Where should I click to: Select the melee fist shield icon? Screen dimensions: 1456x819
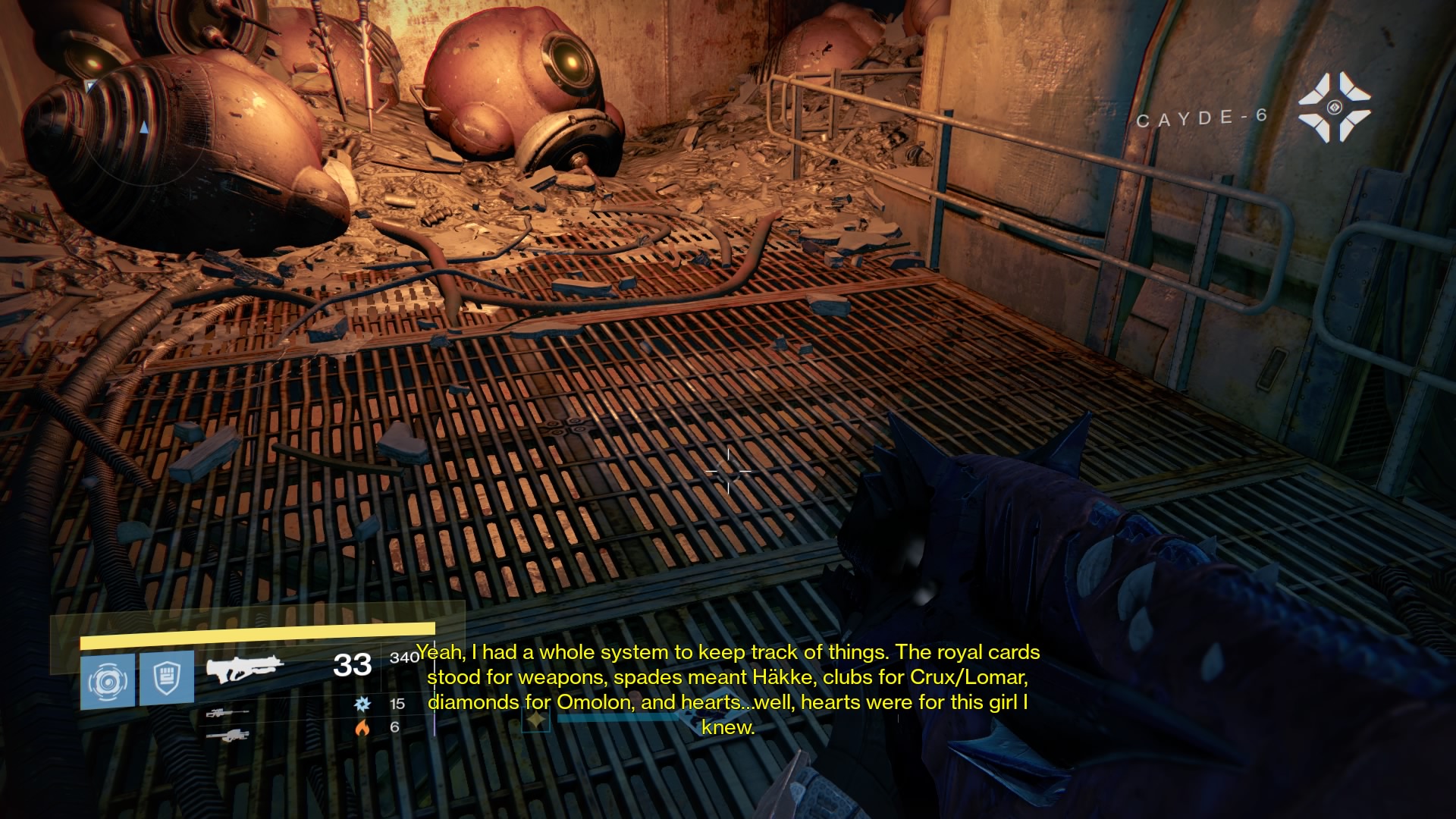click(x=167, y=678)
